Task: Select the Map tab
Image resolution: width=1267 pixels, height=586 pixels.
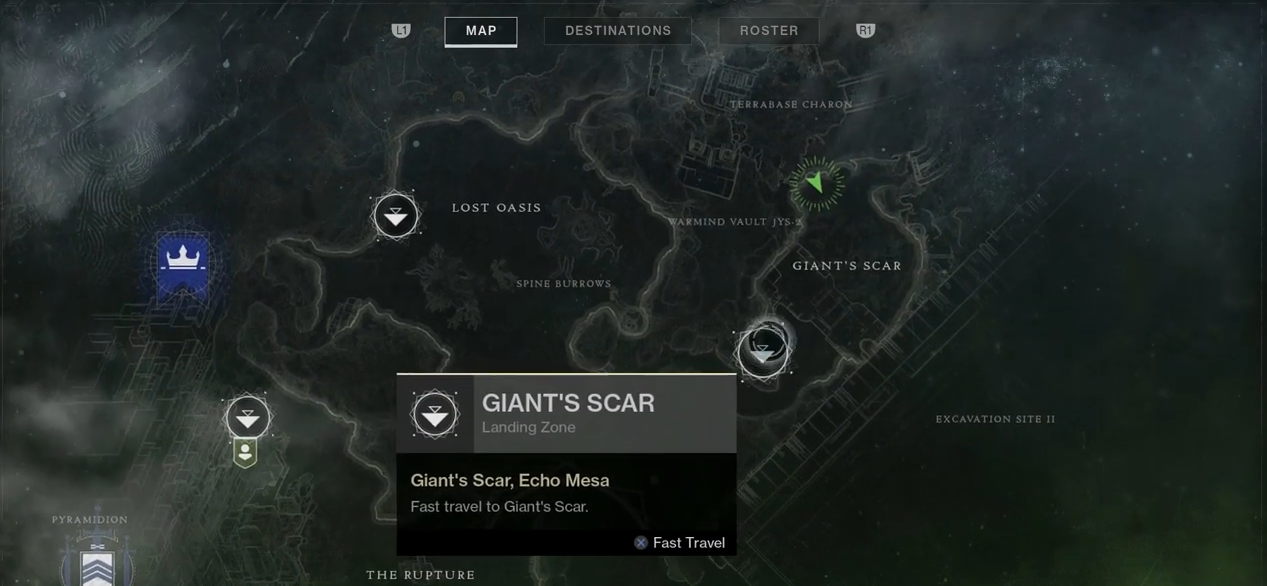Action: pos(481,31)
